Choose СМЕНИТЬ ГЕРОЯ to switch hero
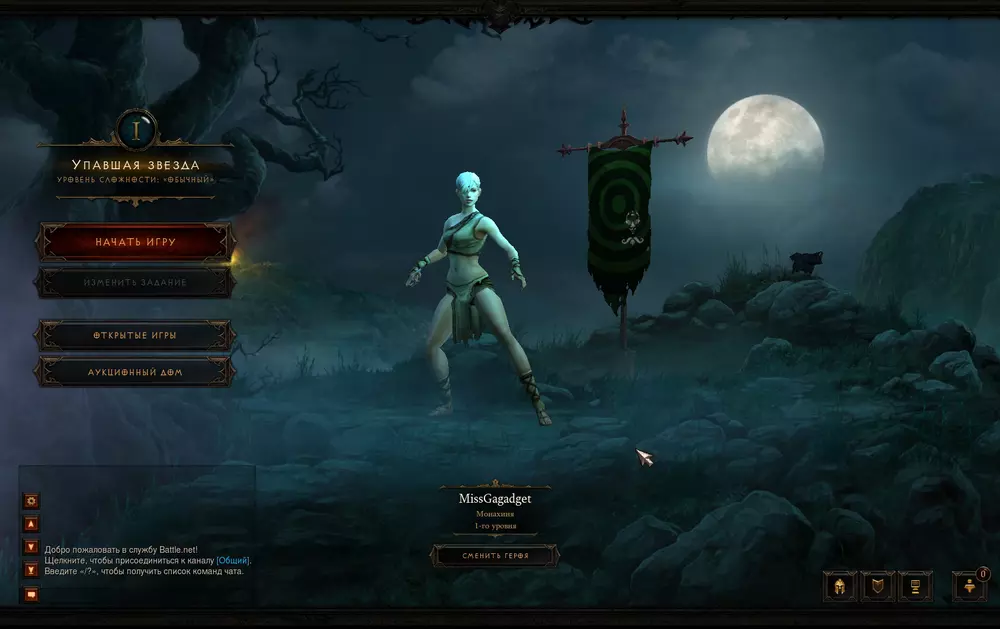 [x=495, y=555]
